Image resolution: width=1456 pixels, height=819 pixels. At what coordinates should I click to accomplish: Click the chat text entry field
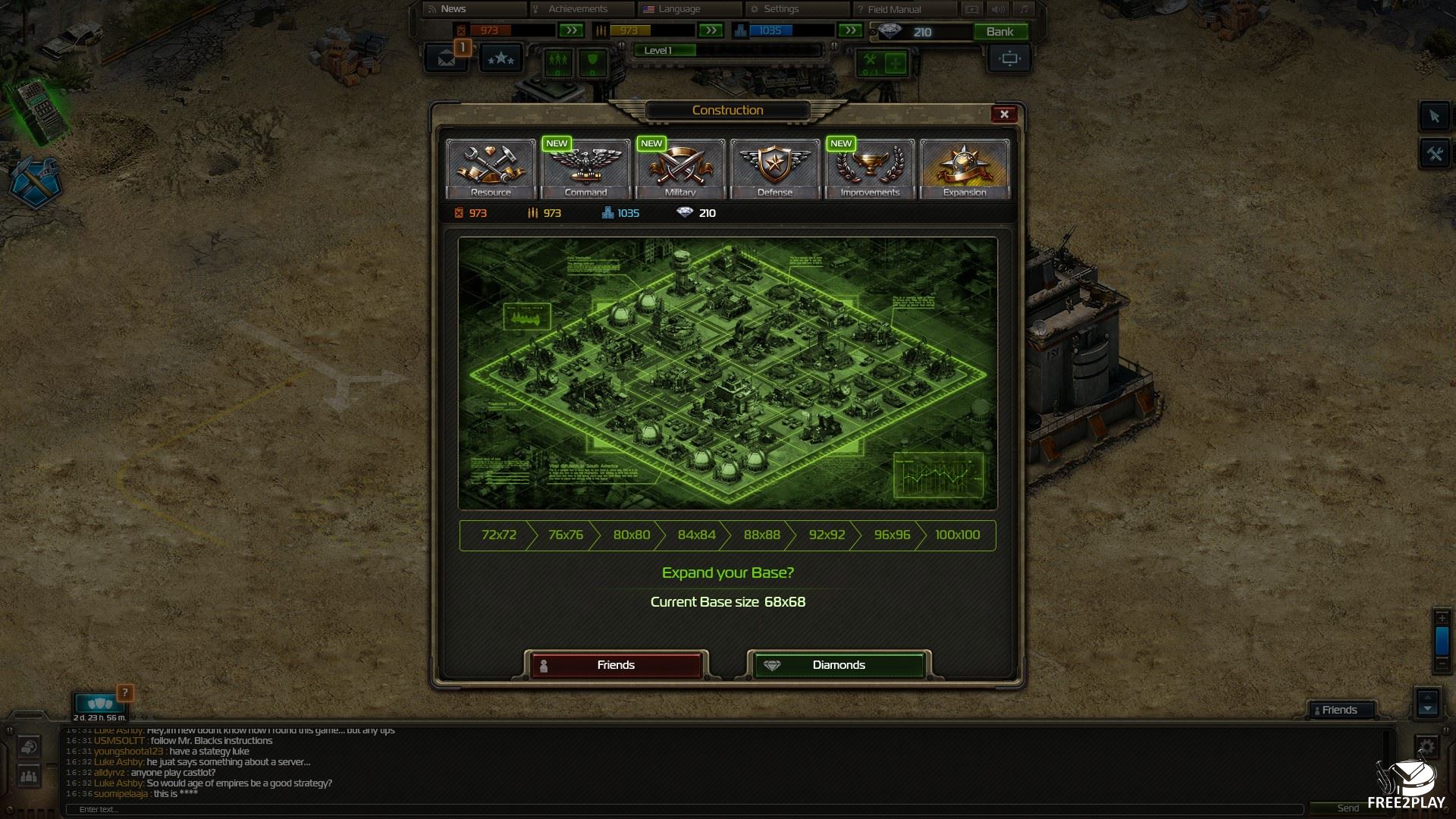pyautogui.click(x=682, y=809)
